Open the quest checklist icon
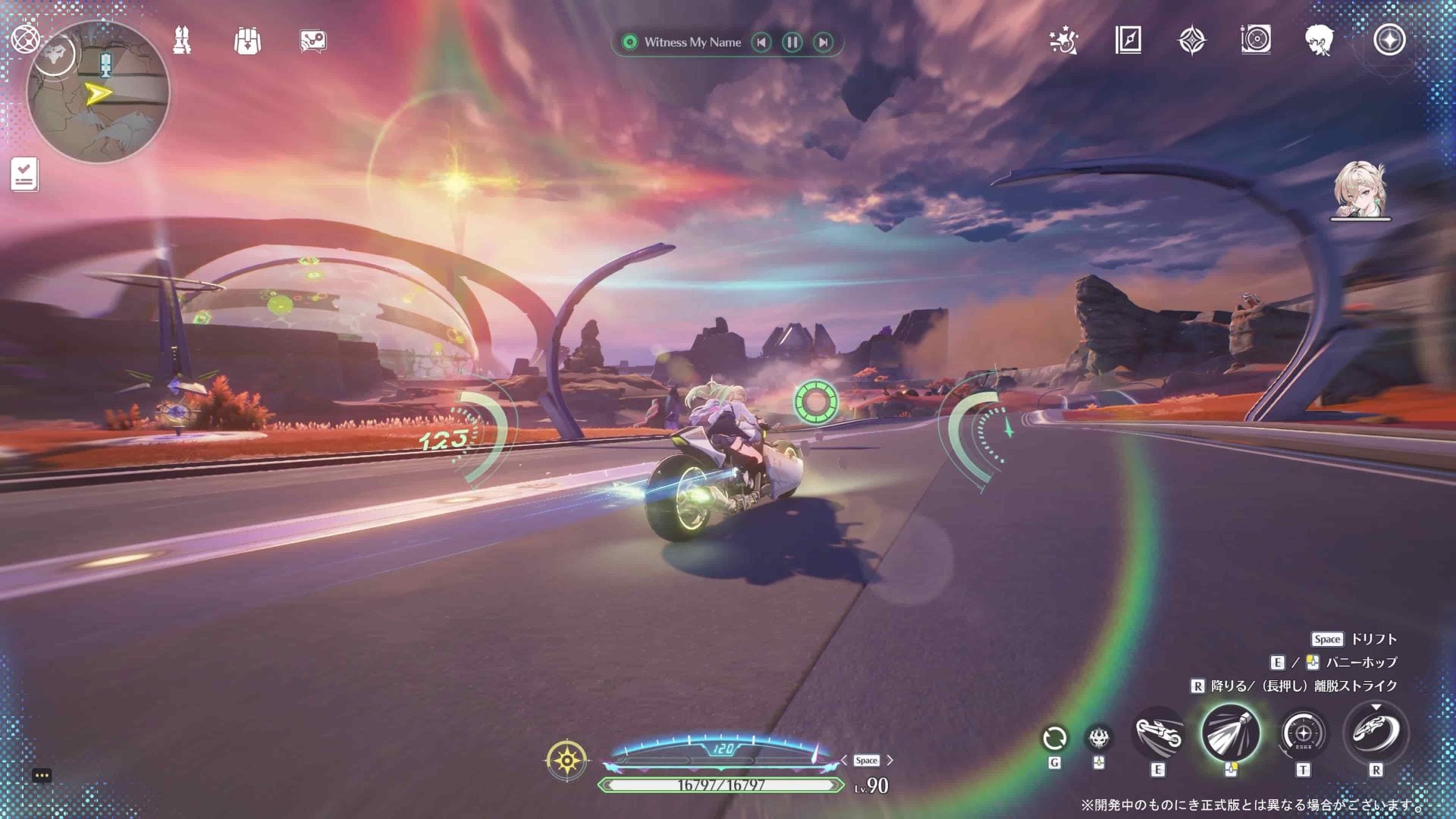This screenshot has width=1456, height=819. click(x=24, y=174)
